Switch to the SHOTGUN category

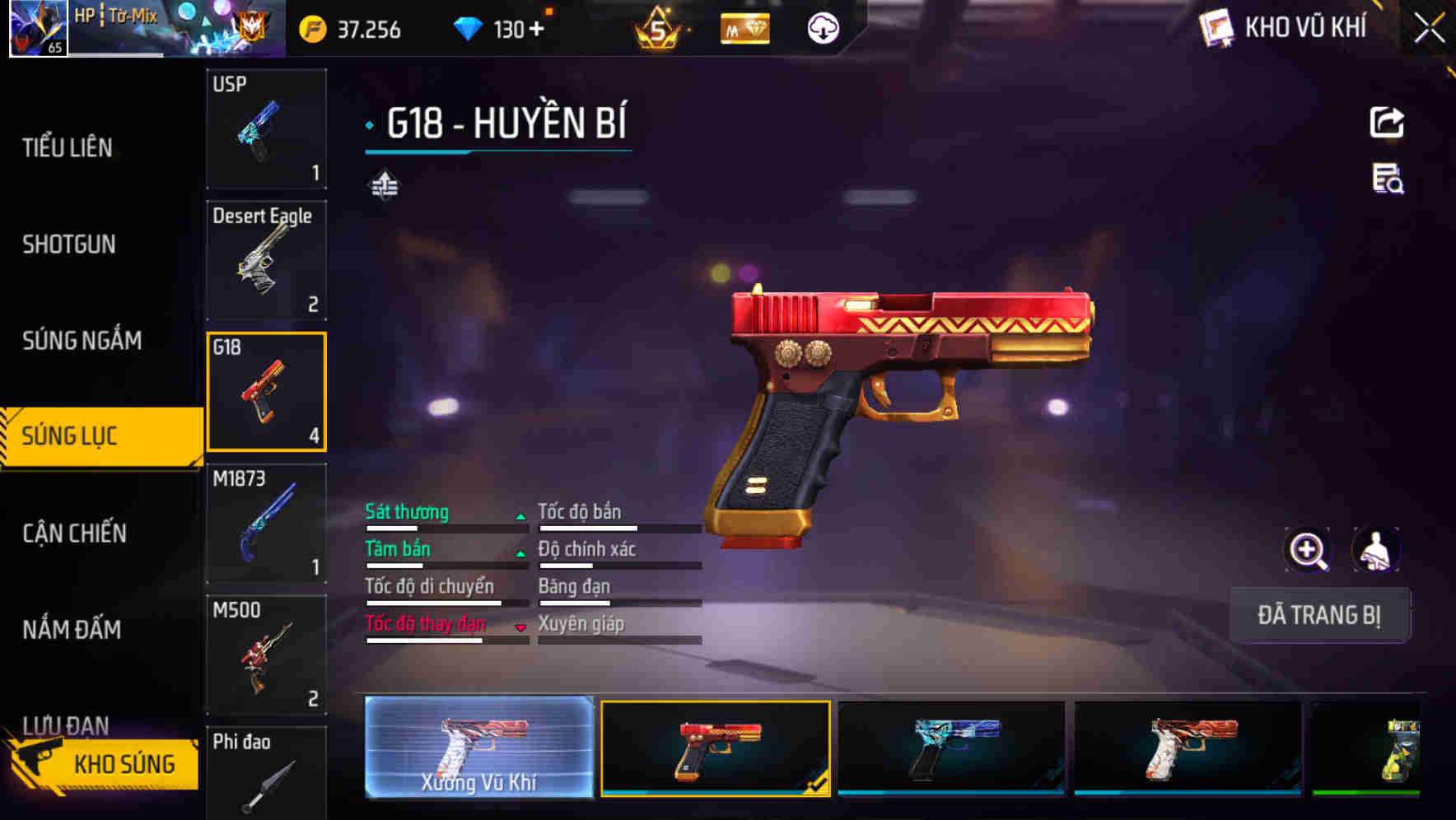point(70,245)
